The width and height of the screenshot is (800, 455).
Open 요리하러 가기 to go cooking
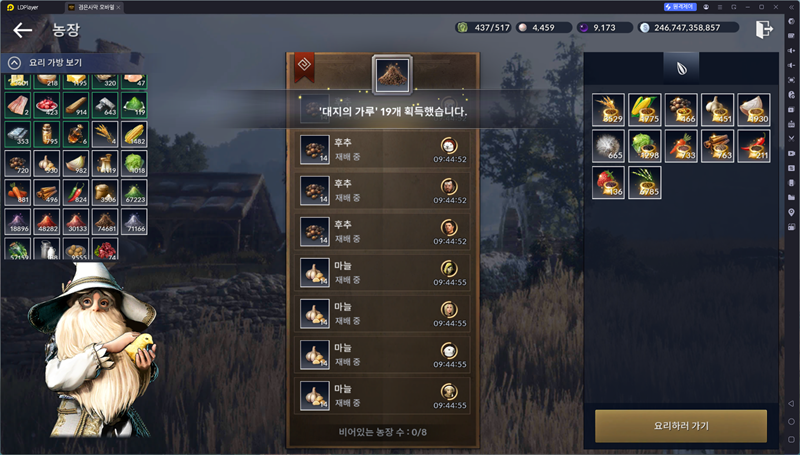pyautogui.click(x=680, y=425)
